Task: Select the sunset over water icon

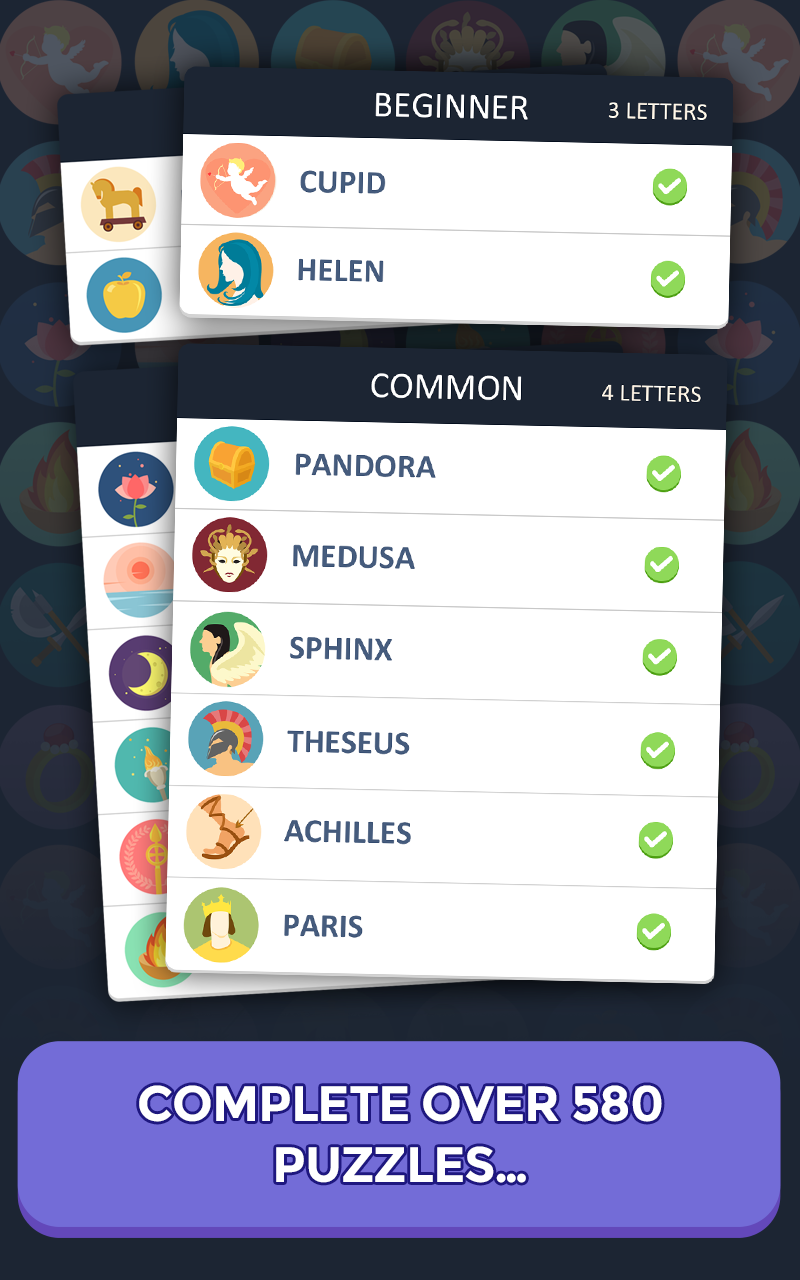Action: [138, 580]
